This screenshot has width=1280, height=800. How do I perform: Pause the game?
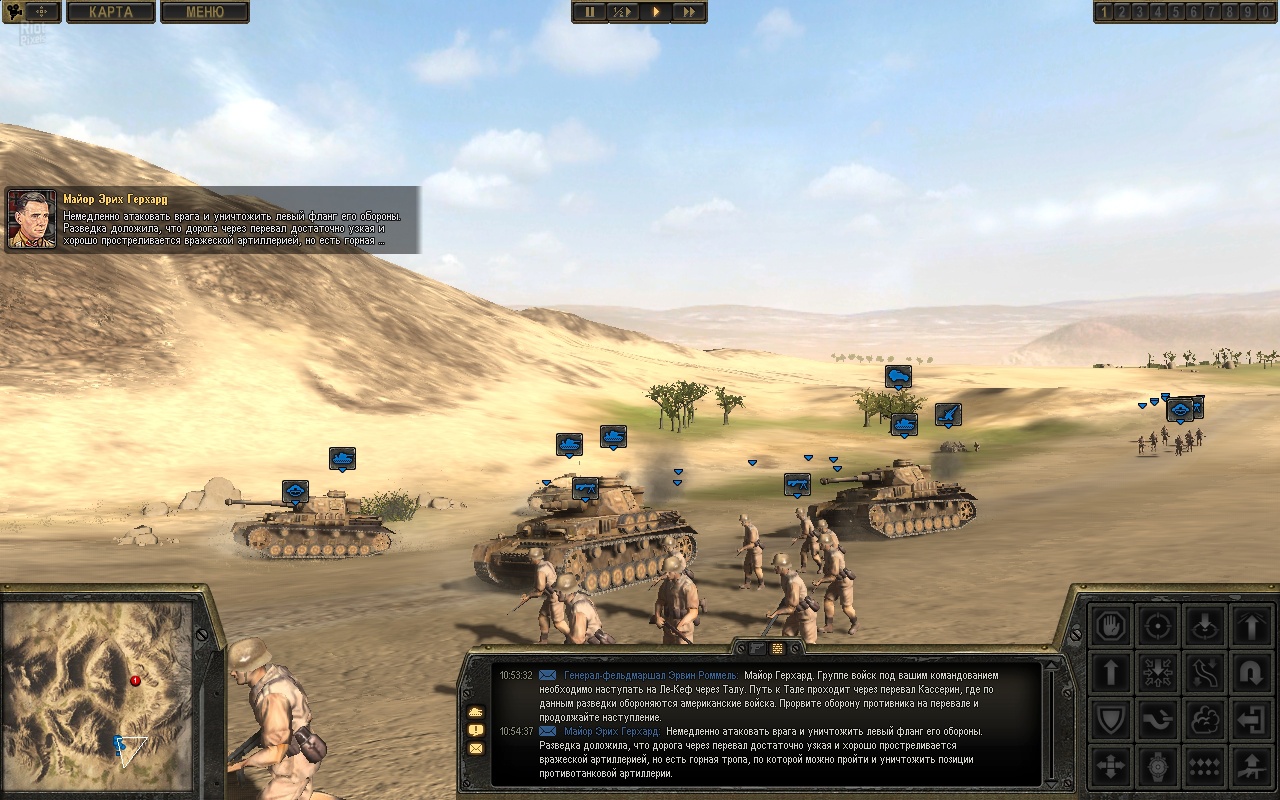pos(590,12)
